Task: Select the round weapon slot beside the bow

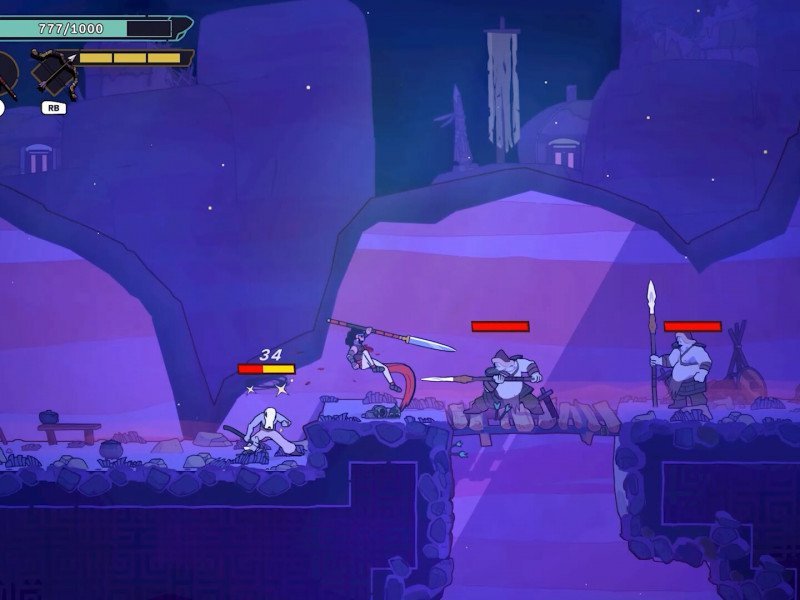Action: pos(5,74)
